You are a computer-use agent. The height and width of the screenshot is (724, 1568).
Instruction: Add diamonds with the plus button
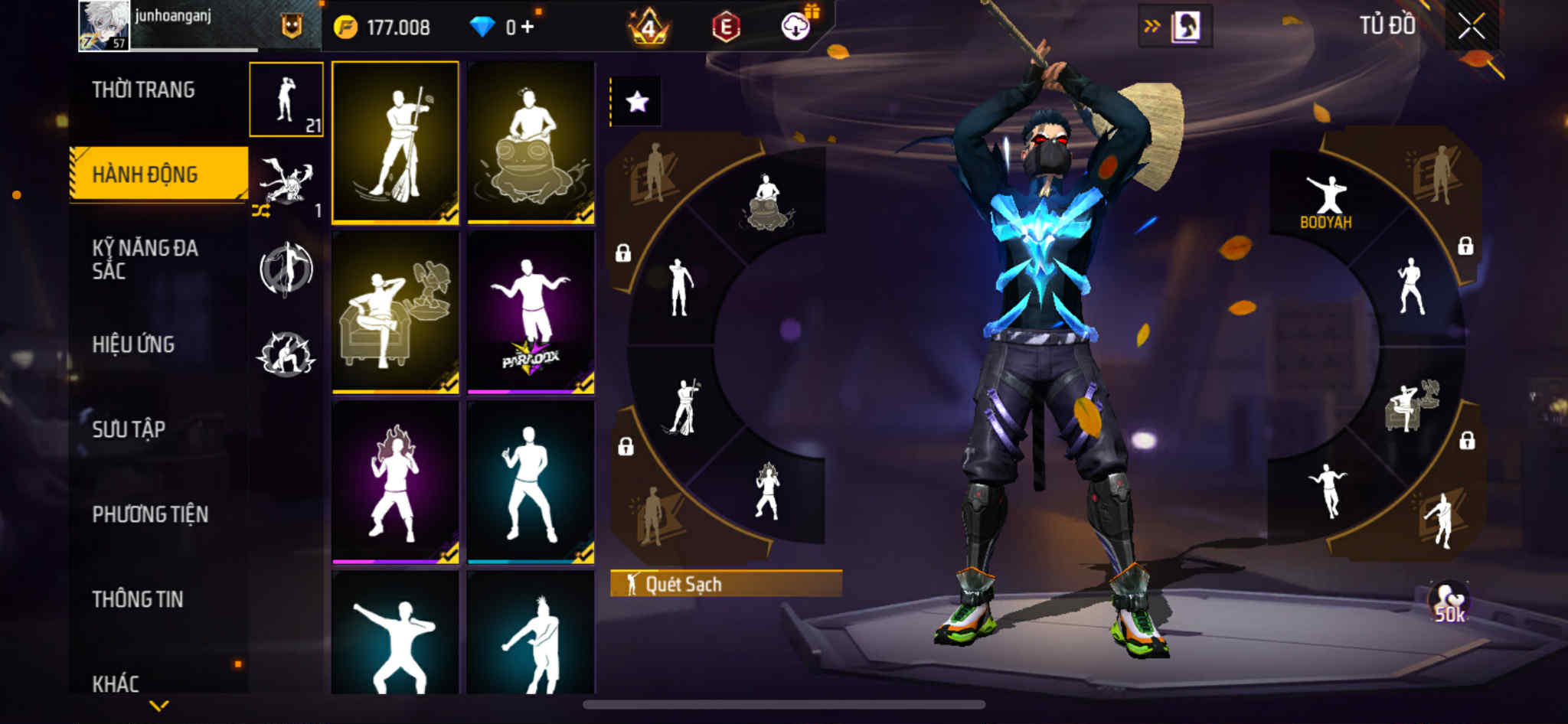pos(527,28)
